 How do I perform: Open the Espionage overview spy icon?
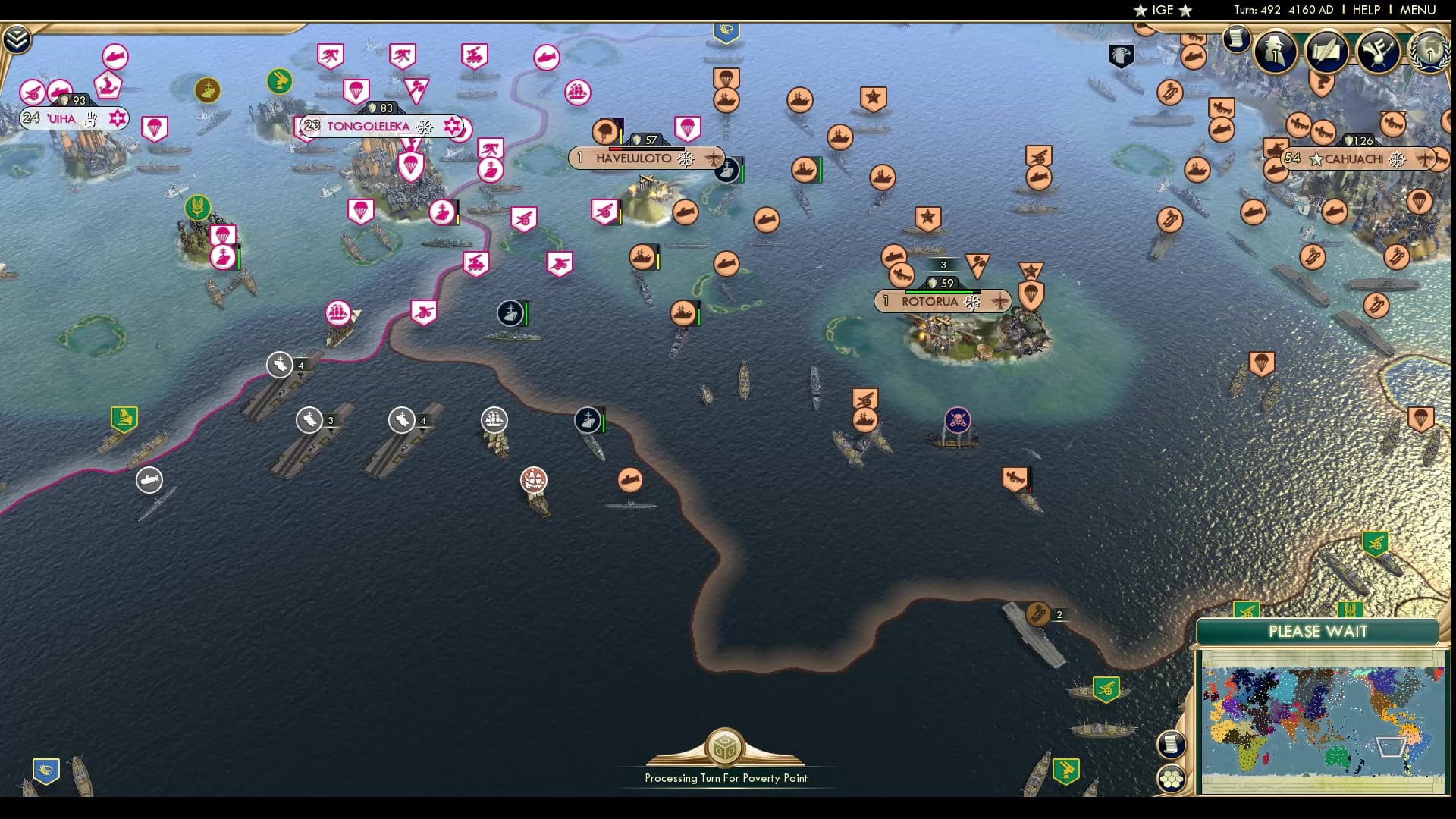pyautogui.click(x=1274, y=49)
